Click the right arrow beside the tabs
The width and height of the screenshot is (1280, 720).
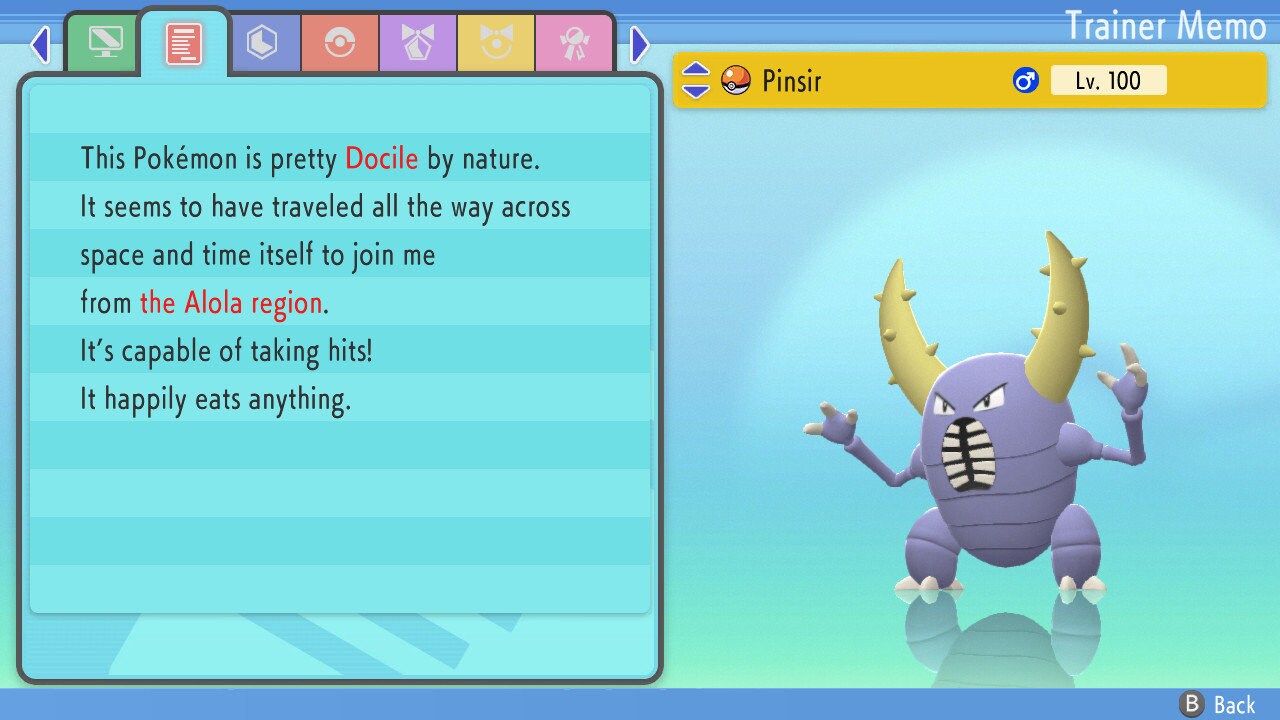640,44
